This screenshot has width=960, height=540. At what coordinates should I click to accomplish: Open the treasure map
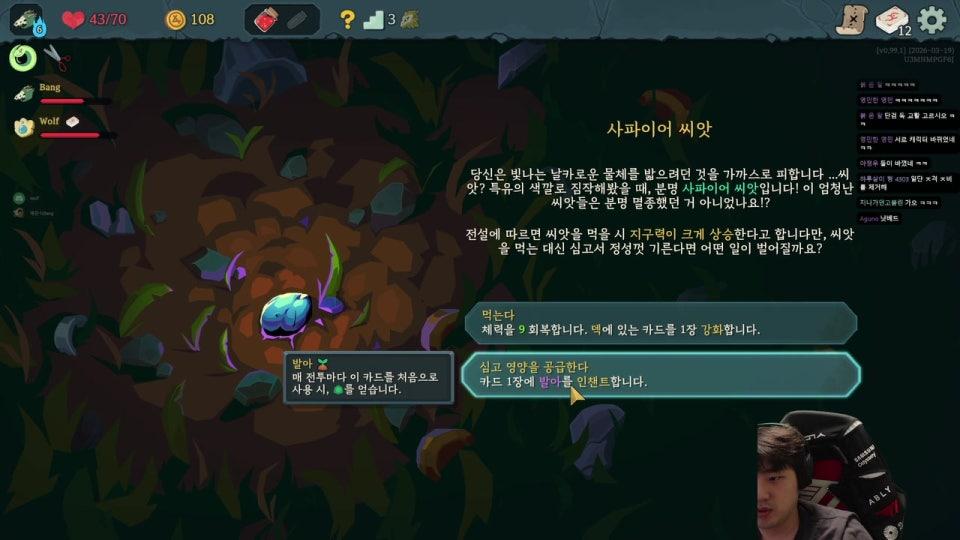click(850, 19)
